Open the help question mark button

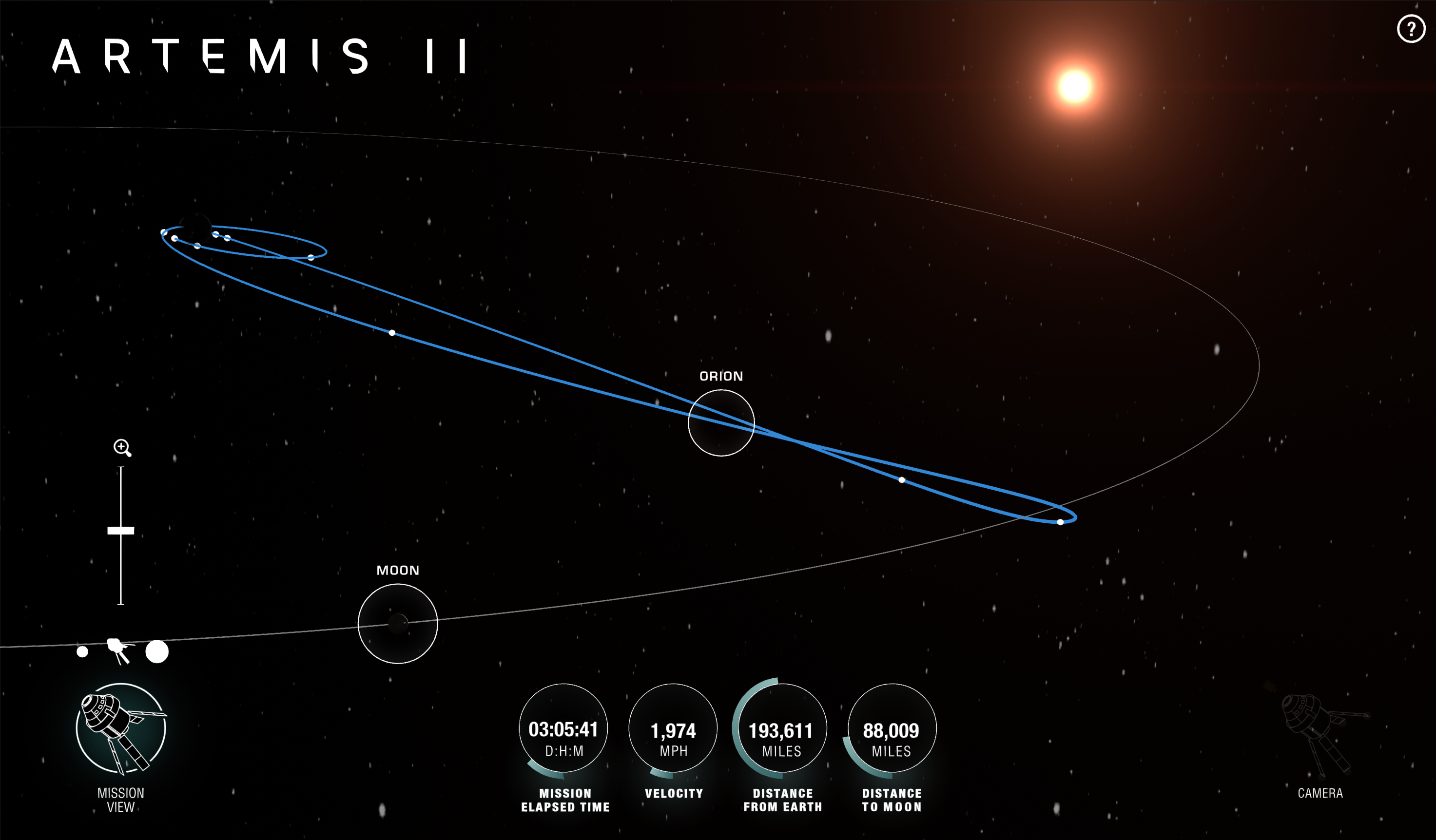(1410, 28)
